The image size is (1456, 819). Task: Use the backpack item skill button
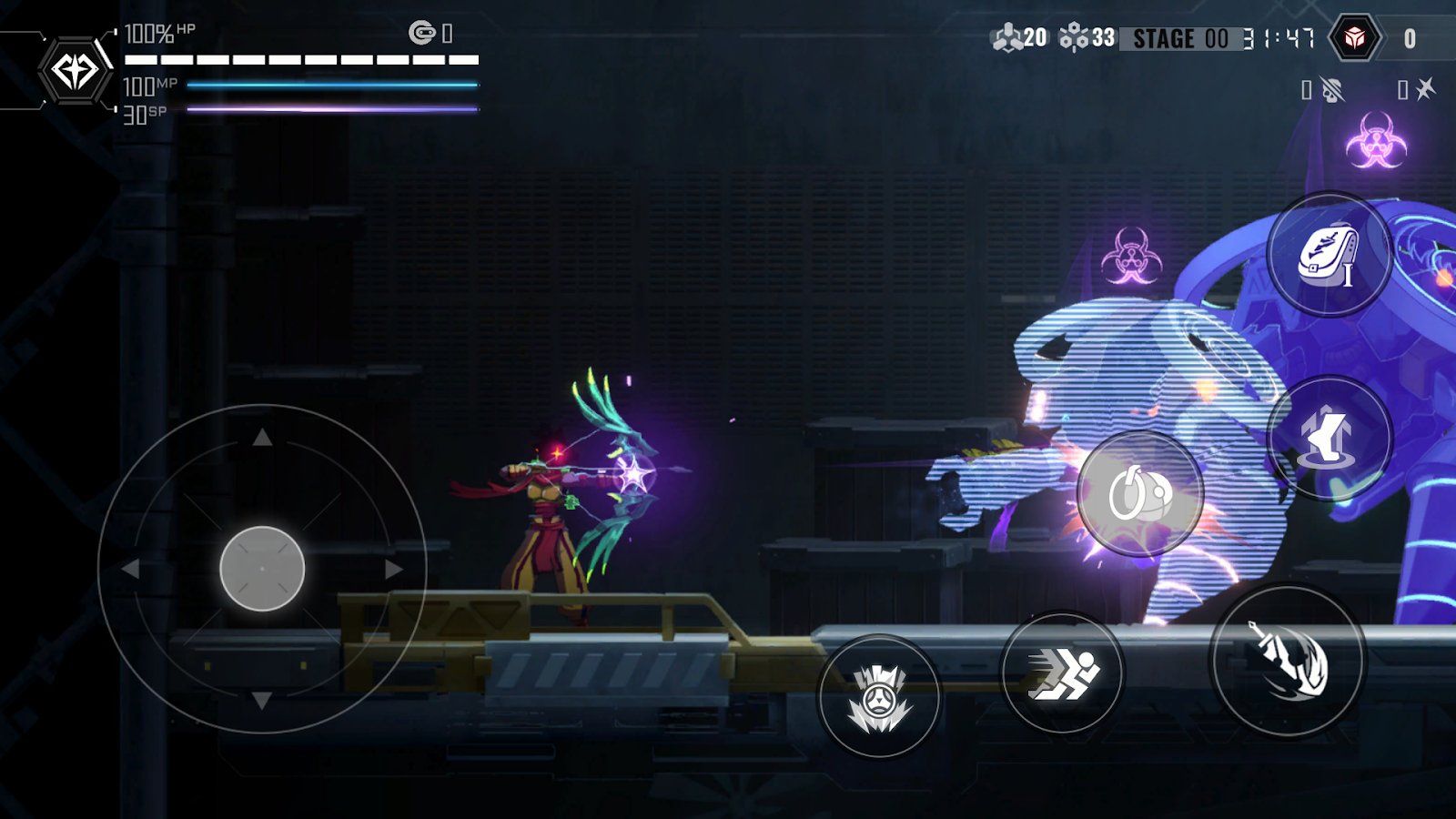(1329, 255)
